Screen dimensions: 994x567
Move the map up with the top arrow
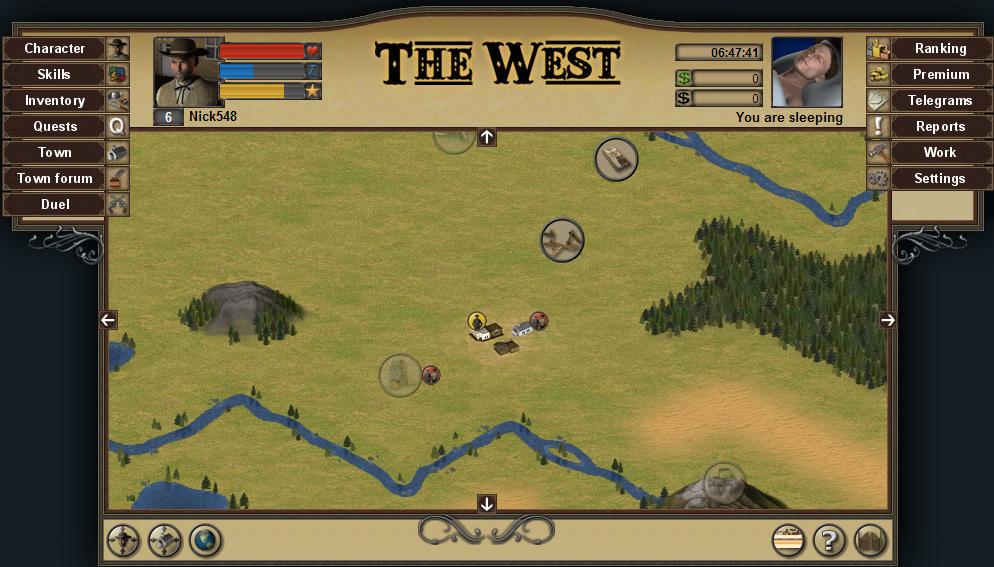[487, 137]
